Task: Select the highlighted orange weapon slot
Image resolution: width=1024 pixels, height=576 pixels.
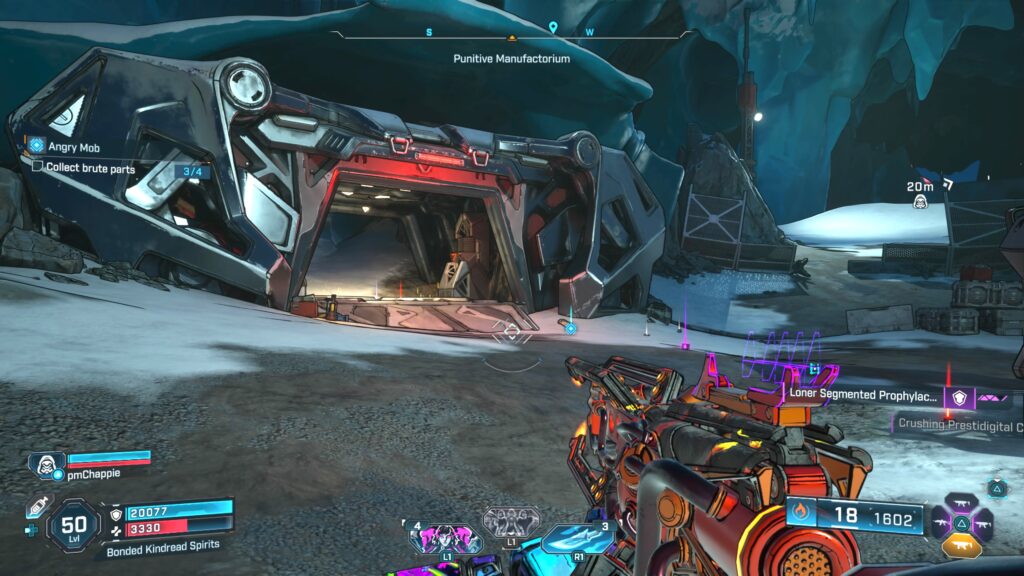Action: [960, 546]
